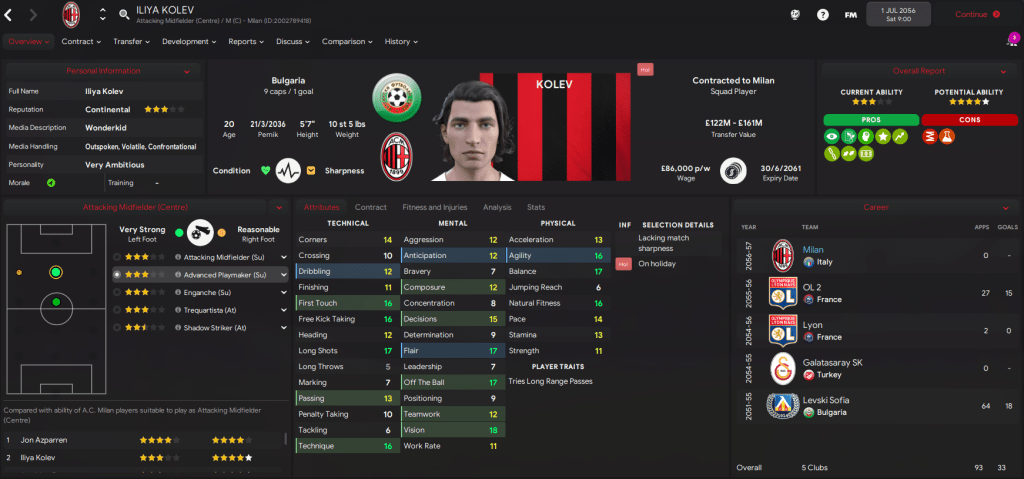
Task: Switch to the Fitness and Injuries tab
Action: coord(434,207)
